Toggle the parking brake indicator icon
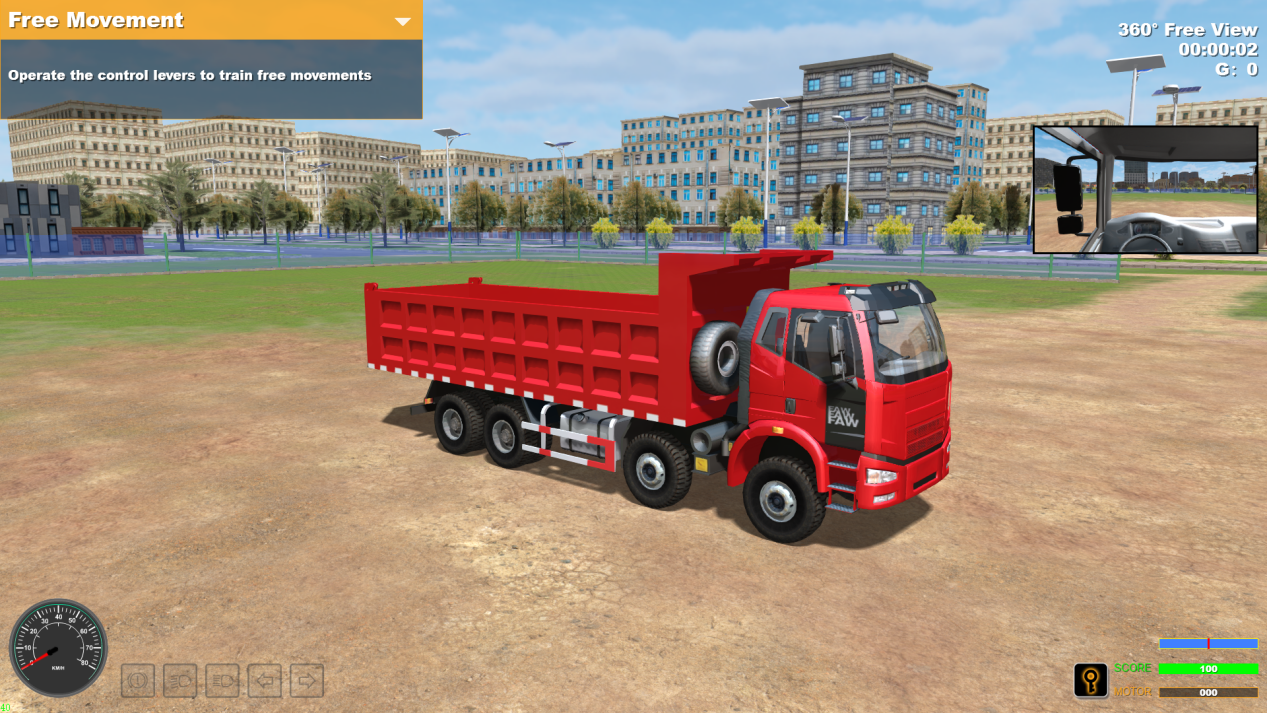Viewport: 1267px width, 713px height. click(138, 681)
